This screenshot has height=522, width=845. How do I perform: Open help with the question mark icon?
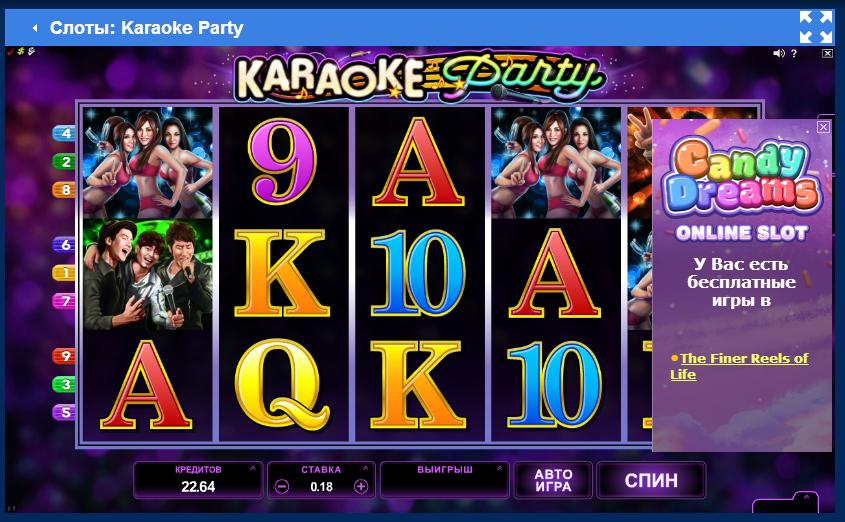pyautogui.click(x=795, y=53)
